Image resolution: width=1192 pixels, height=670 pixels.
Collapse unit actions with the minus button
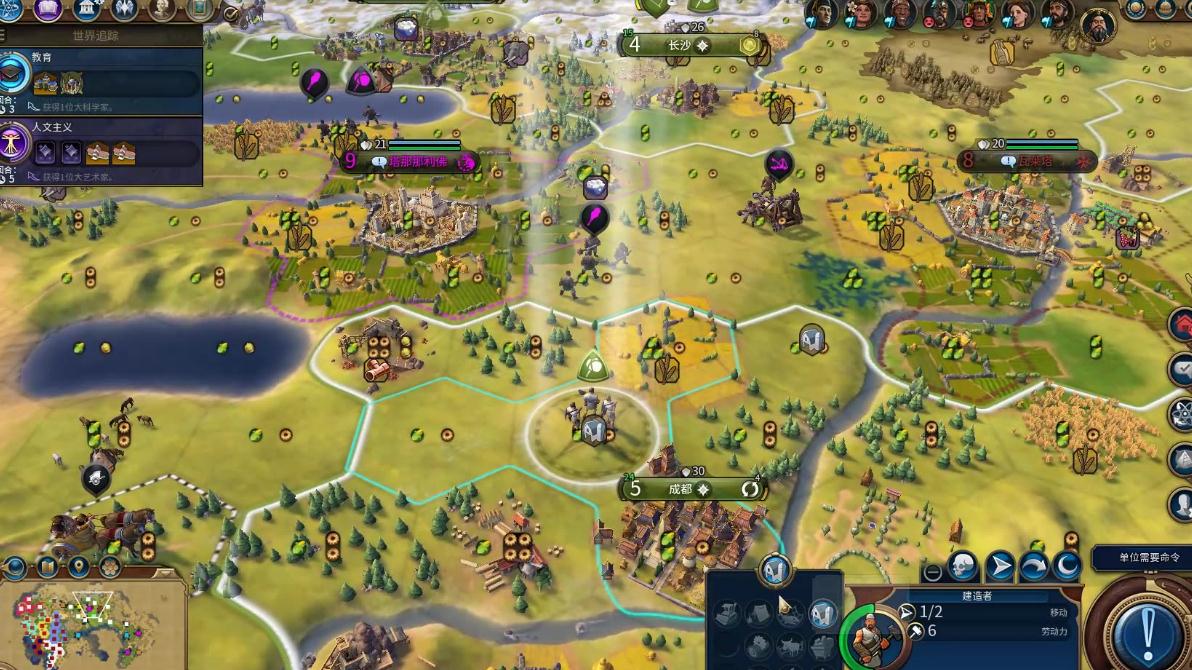(x=932, y=573)
